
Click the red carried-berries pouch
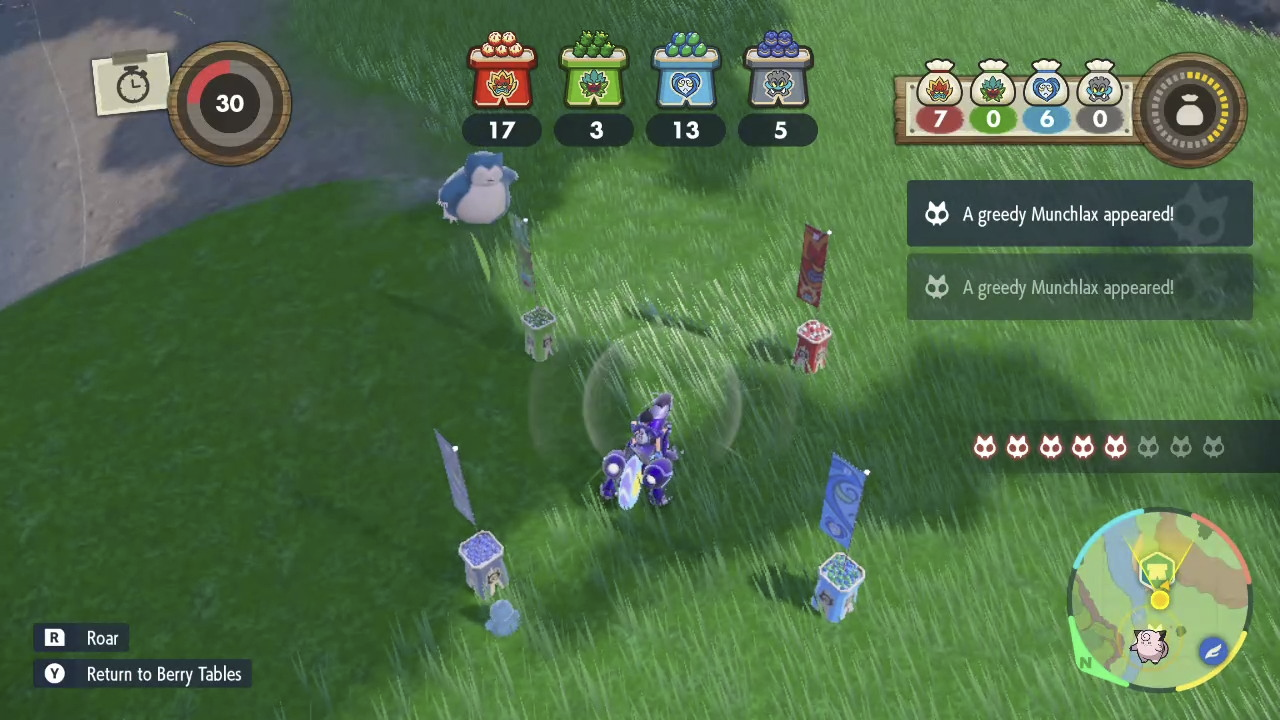click(x=939, y=87)
